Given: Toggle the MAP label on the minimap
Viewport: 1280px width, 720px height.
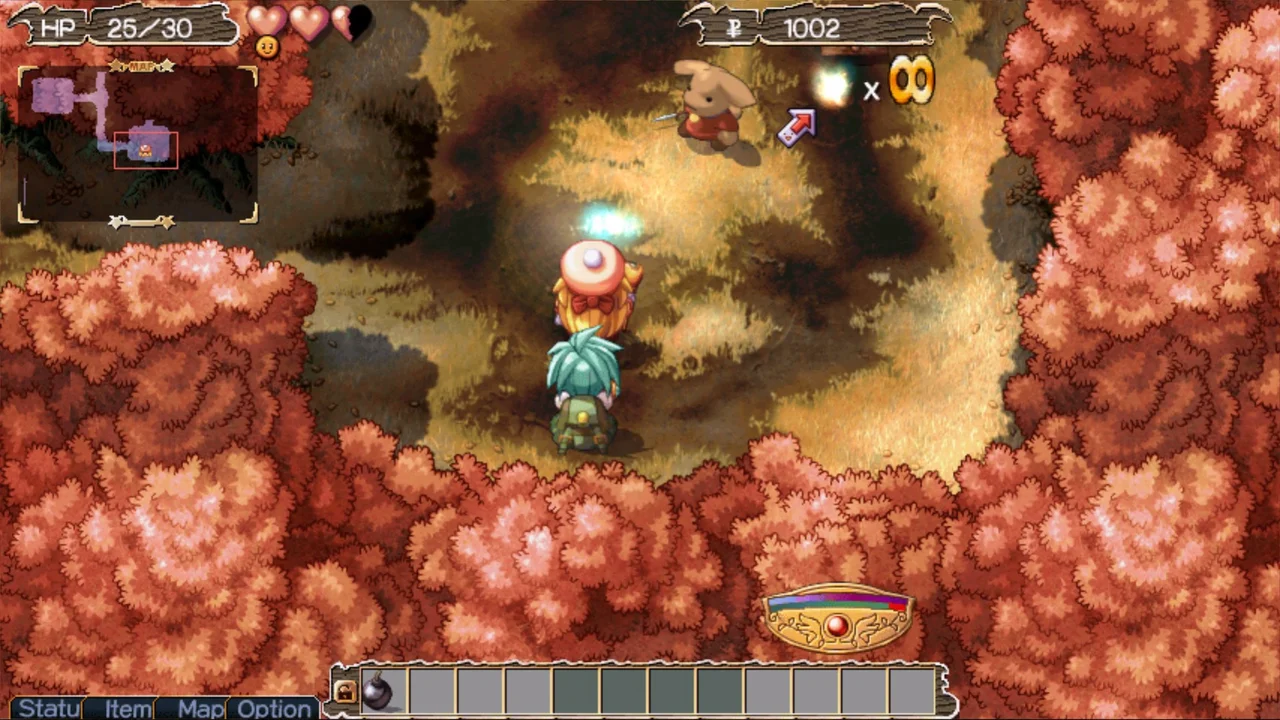Looking at the screenshot, I should 141,65.
